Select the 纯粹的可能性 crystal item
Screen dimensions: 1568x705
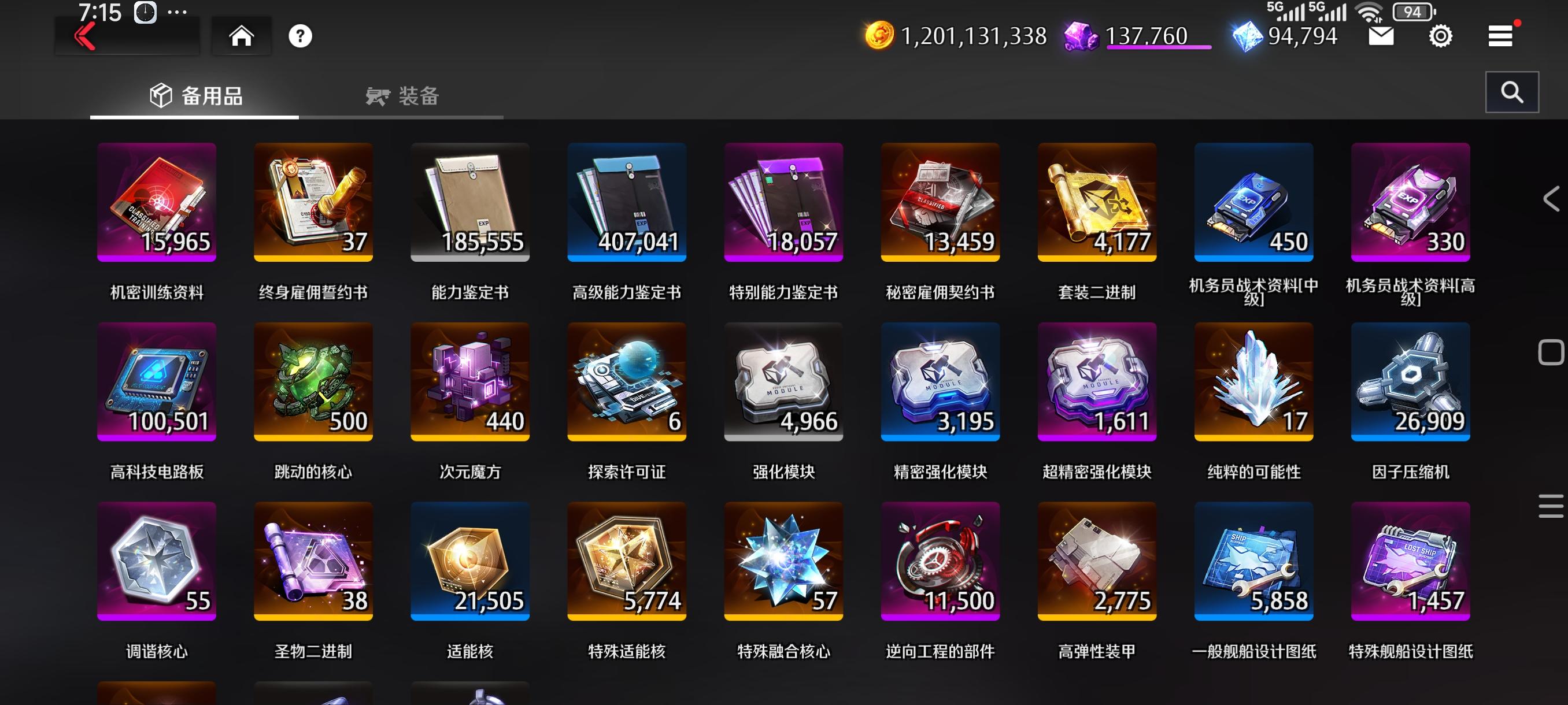1253,381
